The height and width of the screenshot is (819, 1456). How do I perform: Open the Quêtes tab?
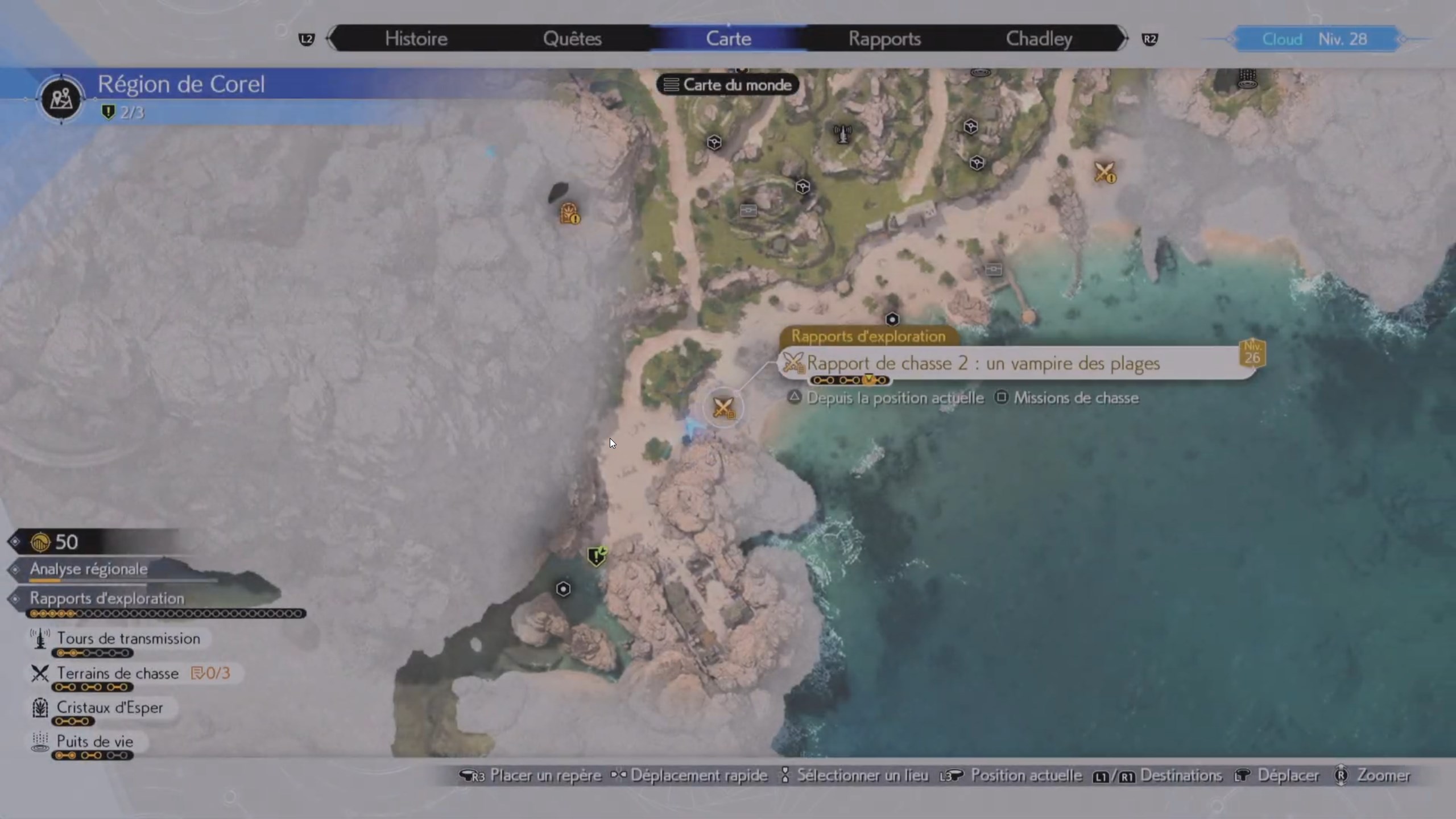point(572,39)
